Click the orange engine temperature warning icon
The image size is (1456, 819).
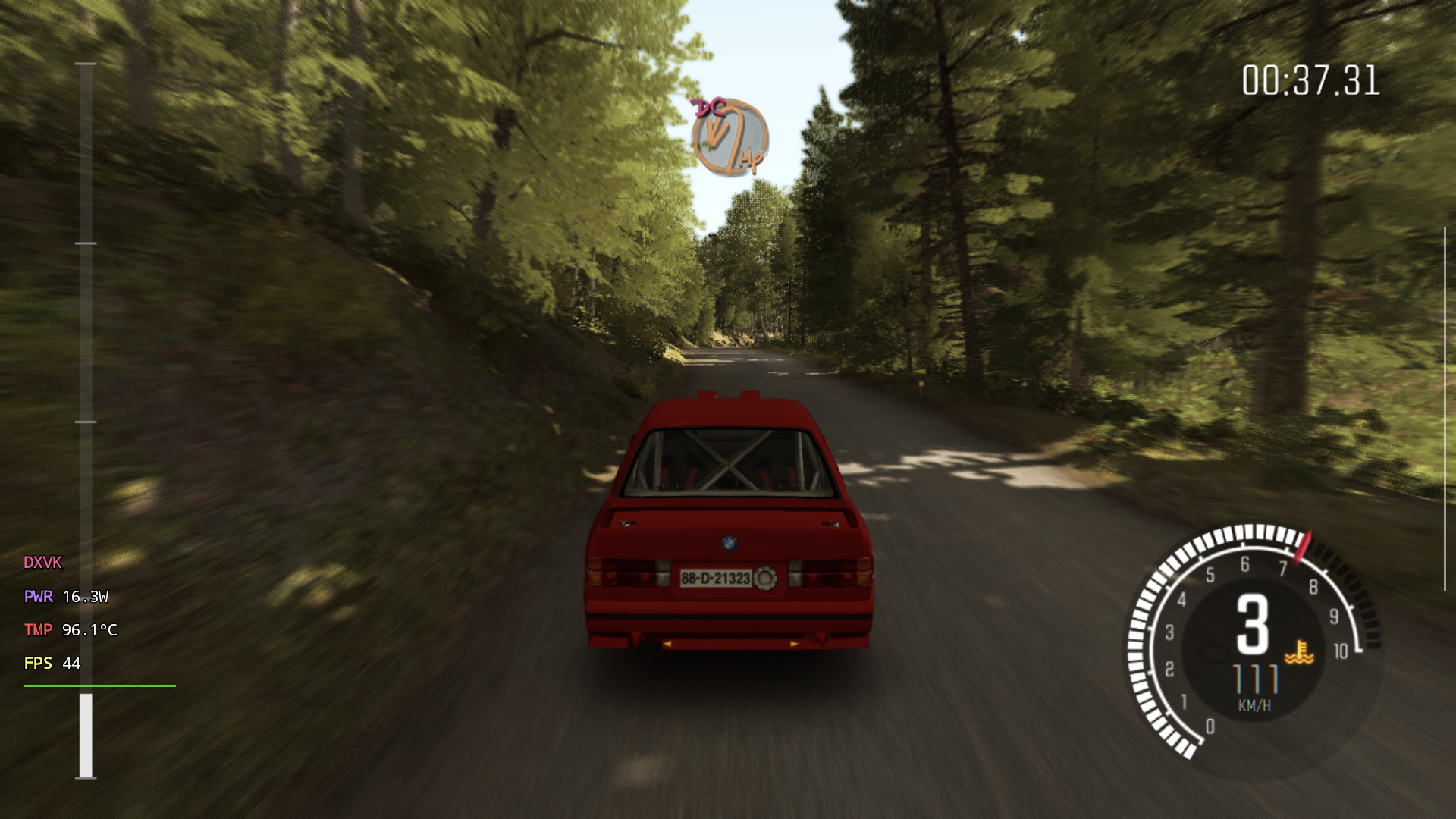(1299, 653)
